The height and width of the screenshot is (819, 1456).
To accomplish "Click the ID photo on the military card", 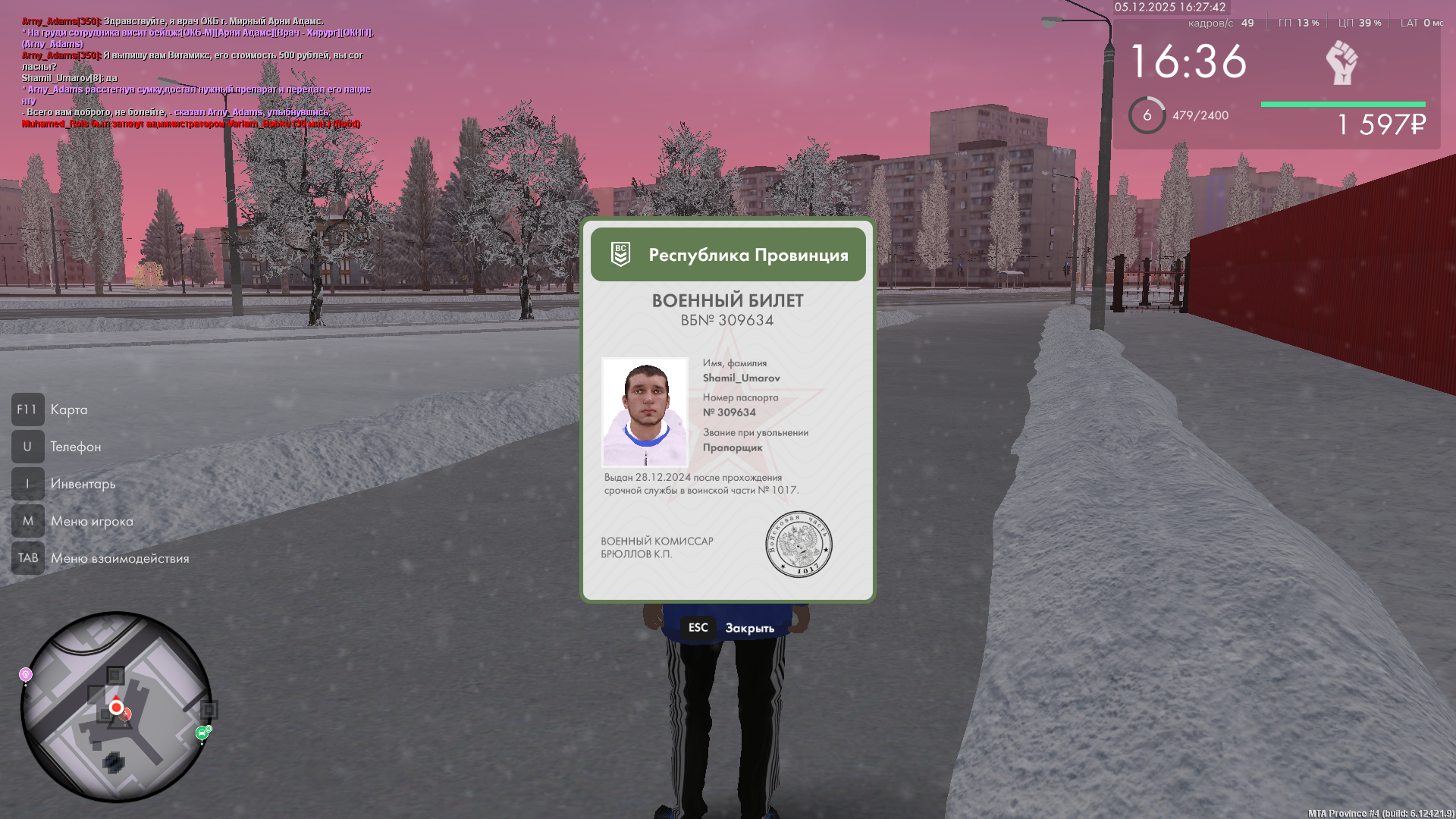I will [x=645, y=412].
